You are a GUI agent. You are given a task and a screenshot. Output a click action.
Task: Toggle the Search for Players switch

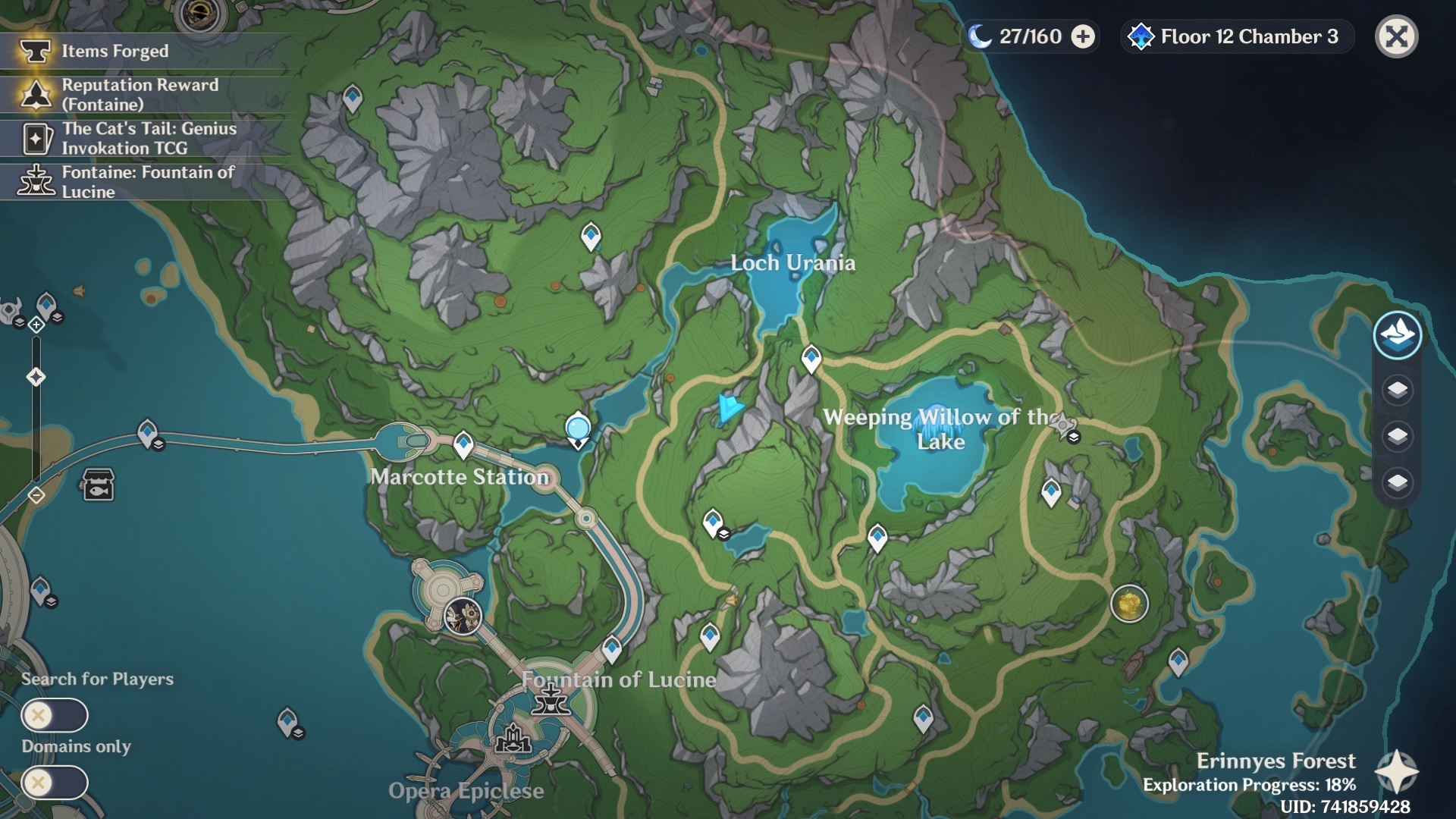(55, 715)
